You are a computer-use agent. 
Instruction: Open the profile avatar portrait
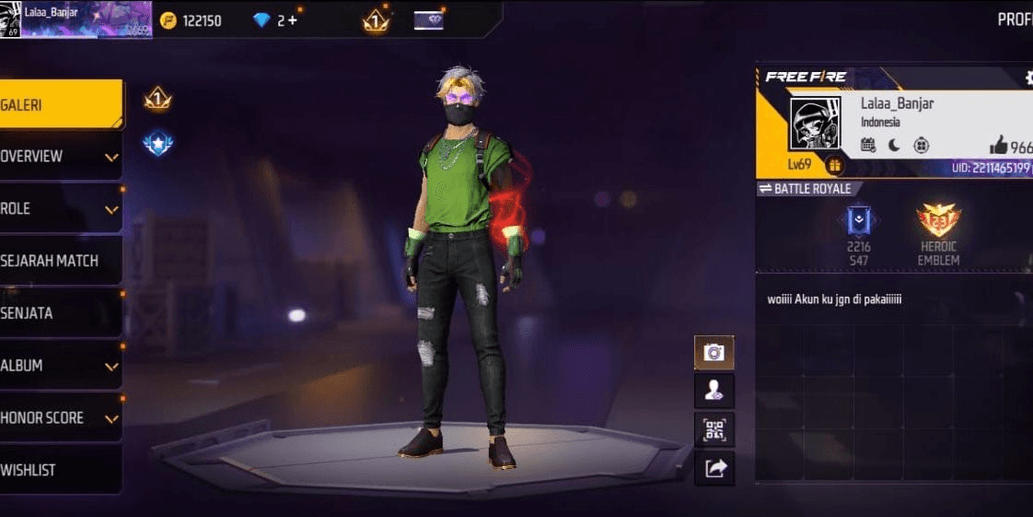(x=815, y=124)
